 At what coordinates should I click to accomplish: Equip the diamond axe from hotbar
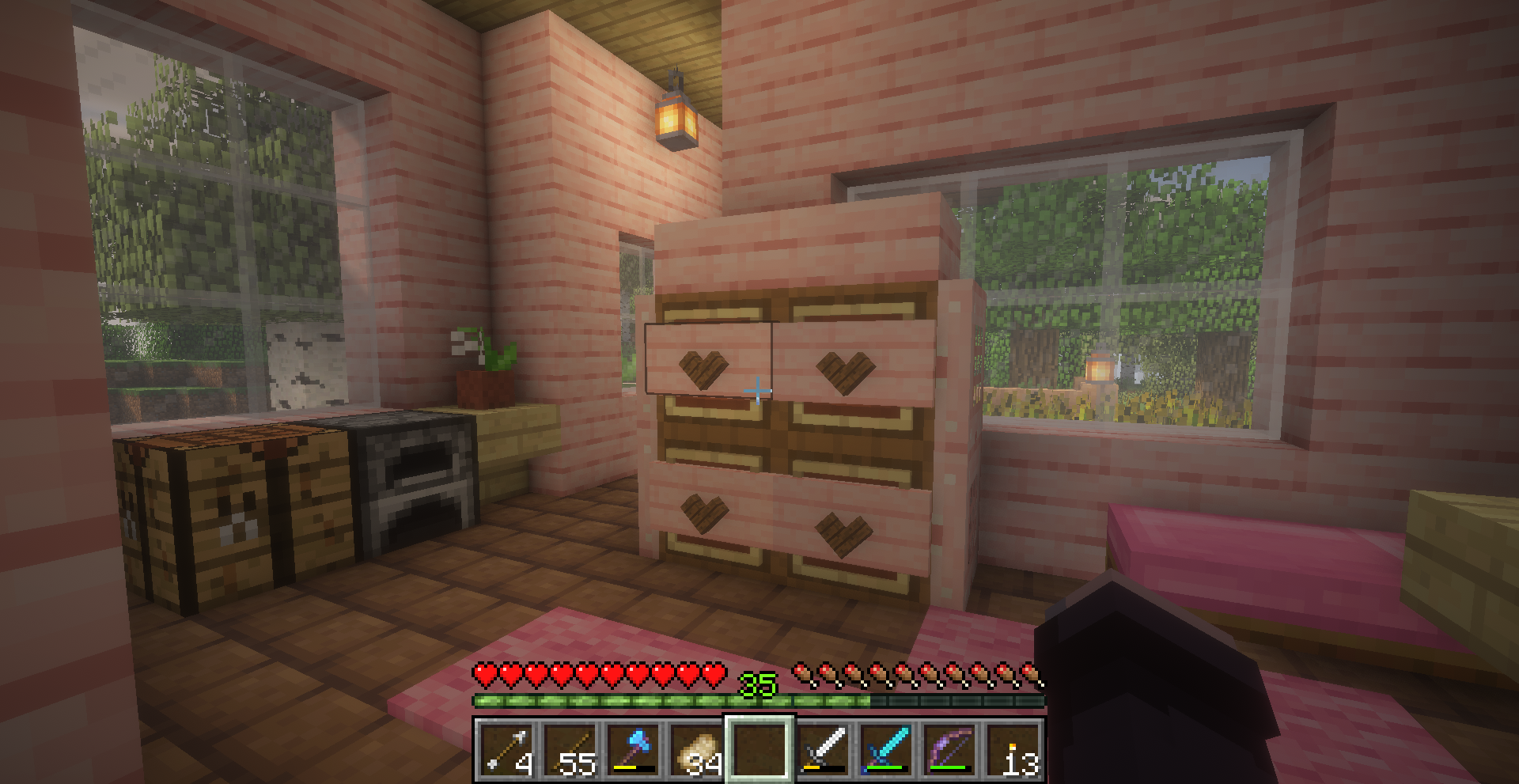pos(634,748)
